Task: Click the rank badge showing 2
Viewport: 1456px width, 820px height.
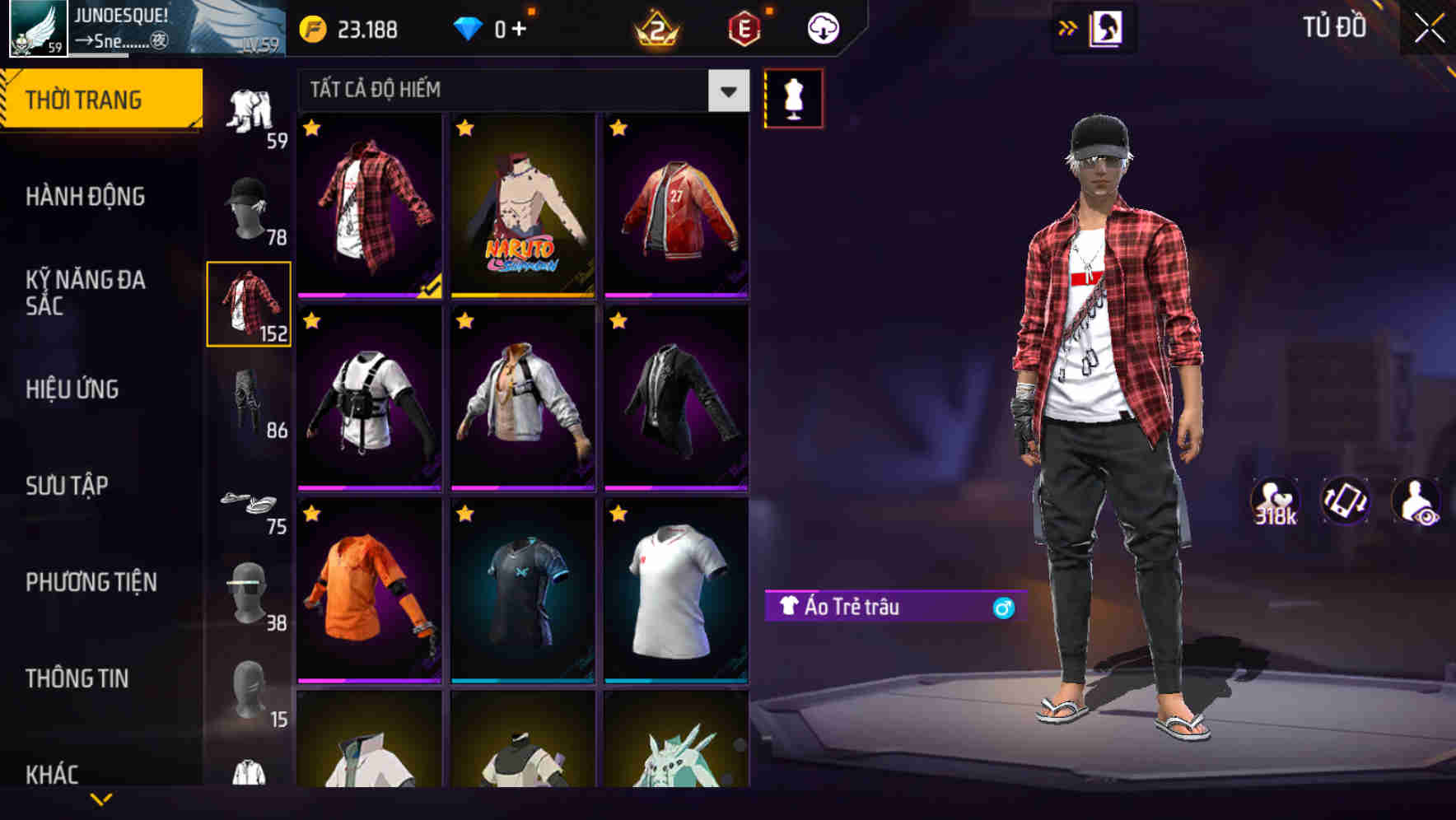Action: coord(656,27)
